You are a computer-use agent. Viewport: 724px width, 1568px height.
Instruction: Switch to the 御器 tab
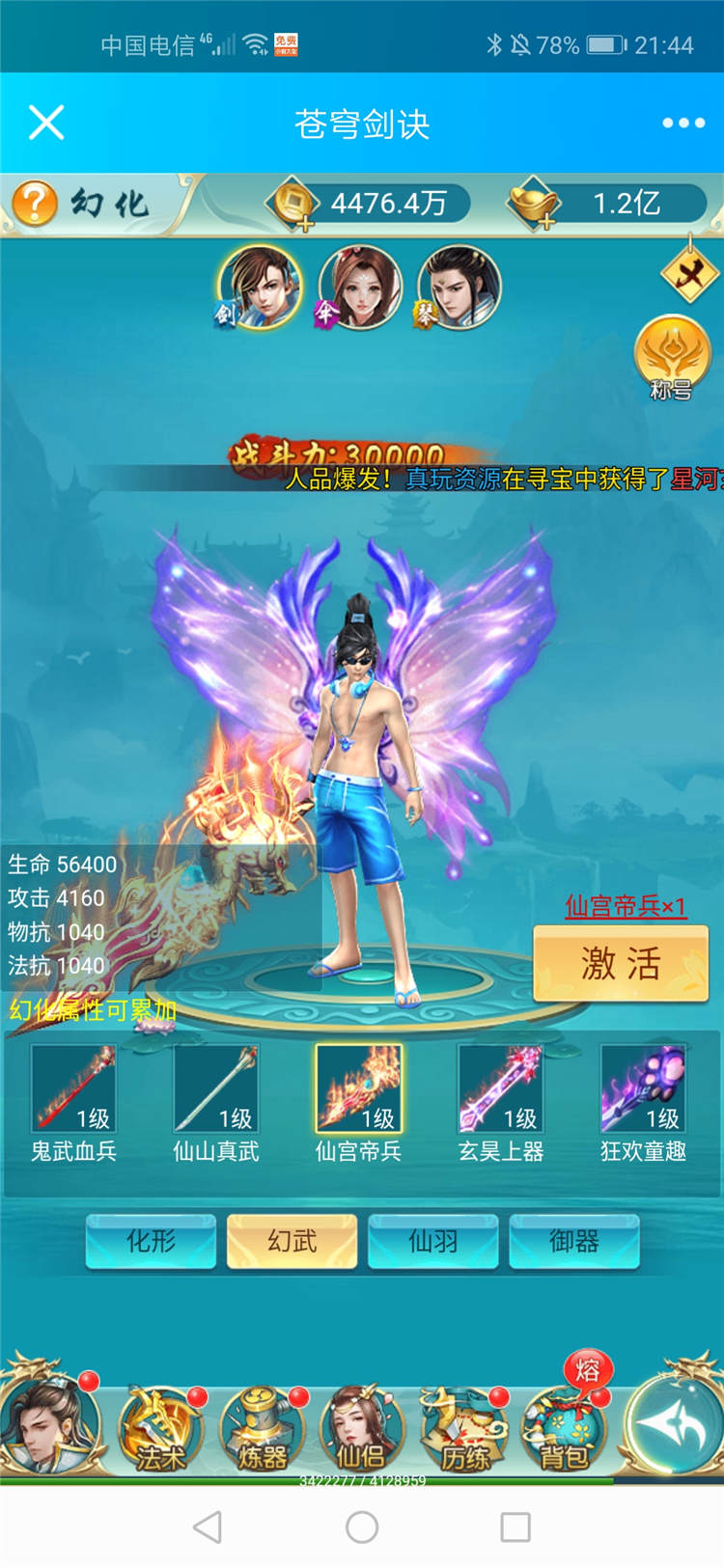pyautogui.click(x=574, y=1241)
